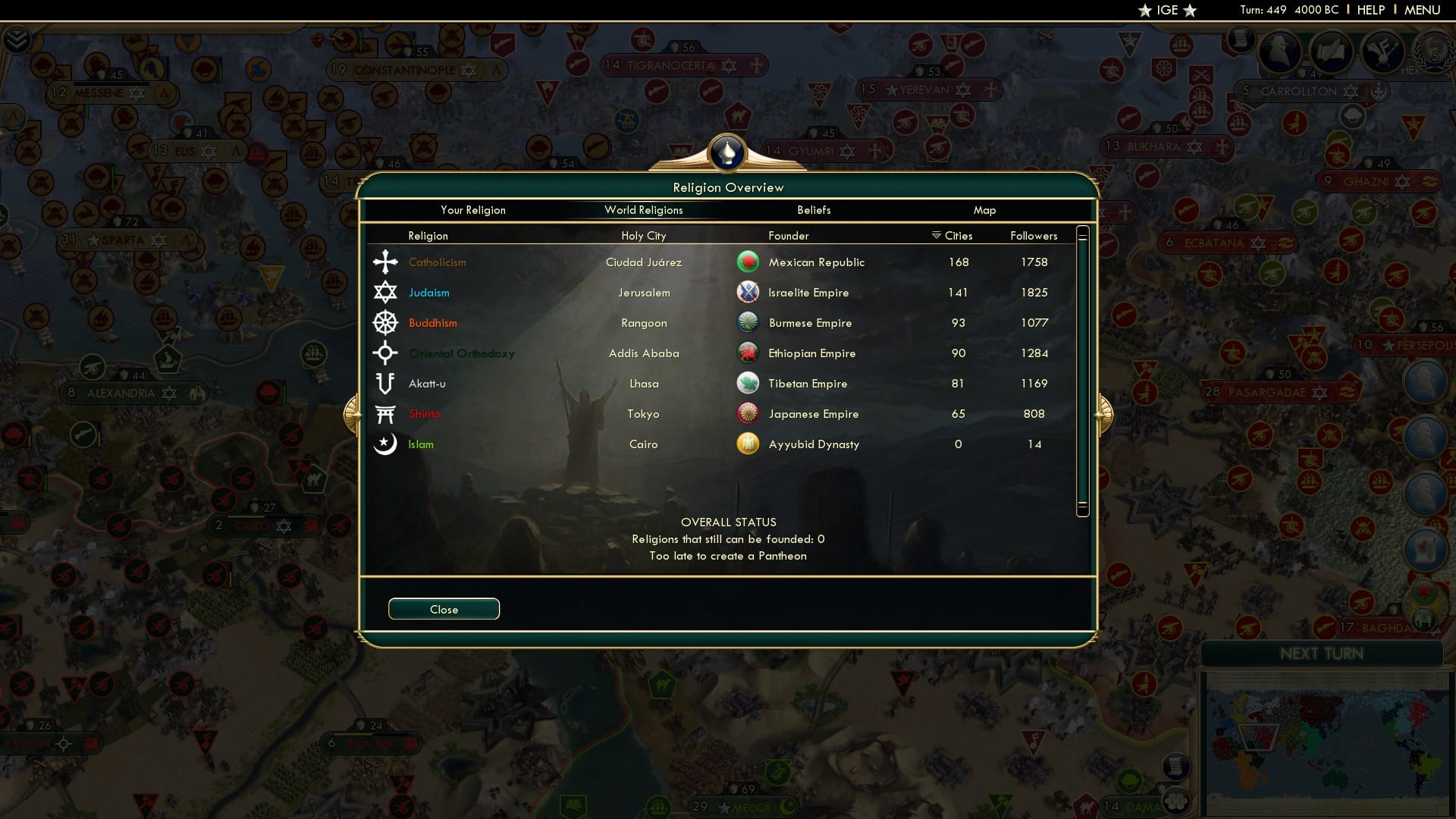Click the left arrow beside the Religion Overview
The image size is (1456, 819).
[351, 413]
